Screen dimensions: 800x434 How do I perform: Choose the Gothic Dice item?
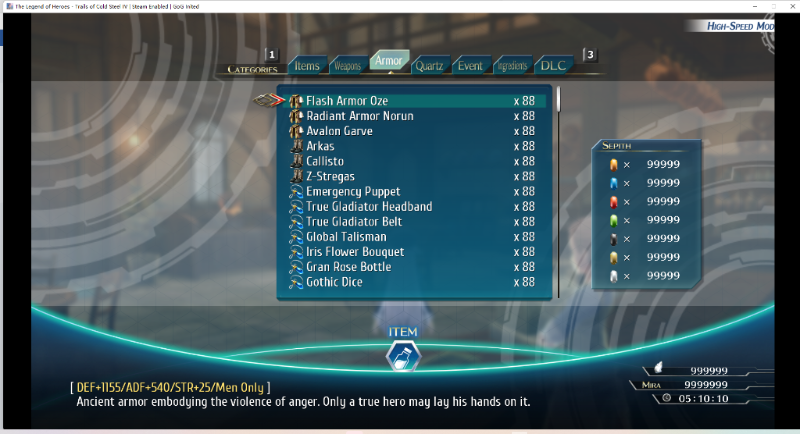(334, 282)
